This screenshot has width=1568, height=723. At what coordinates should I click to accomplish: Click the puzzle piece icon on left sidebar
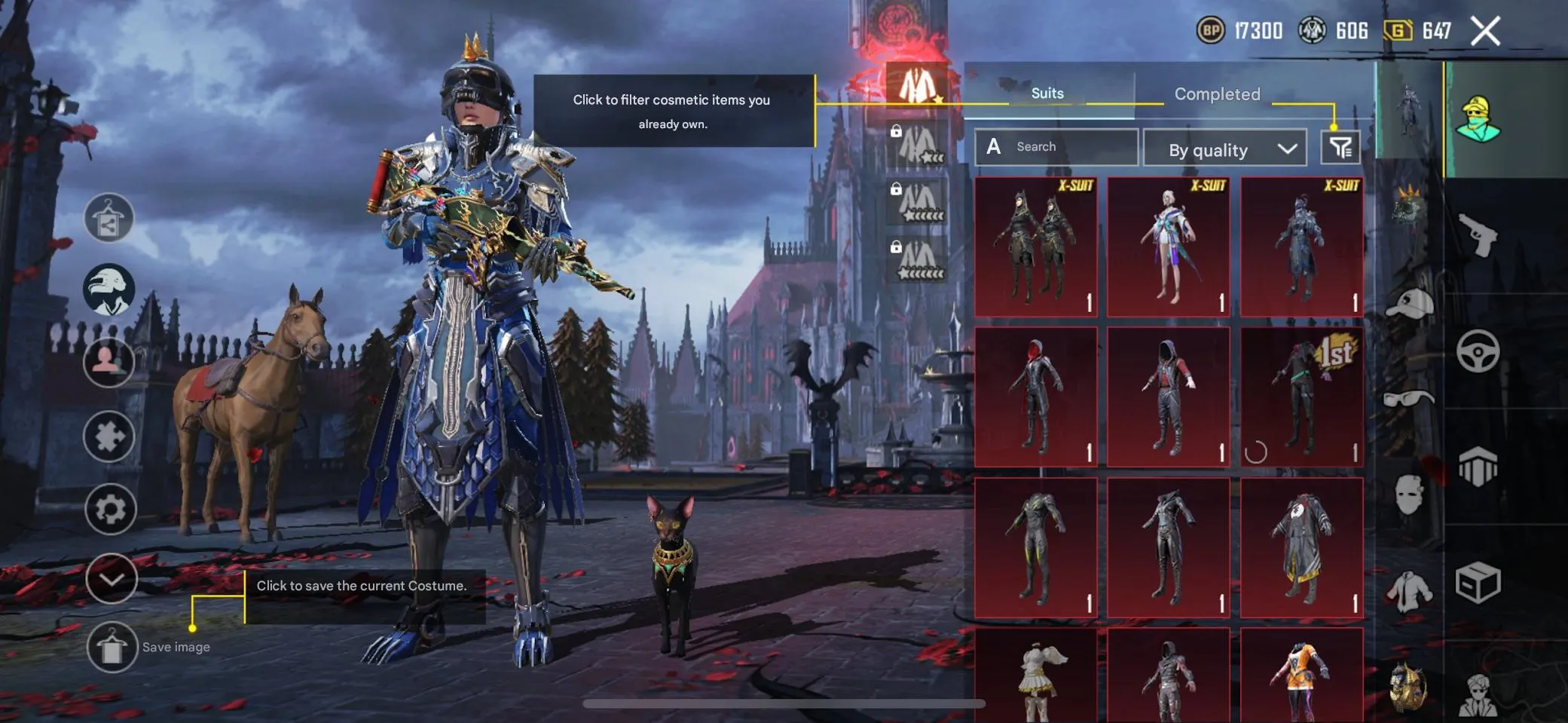tap(110, 436)
